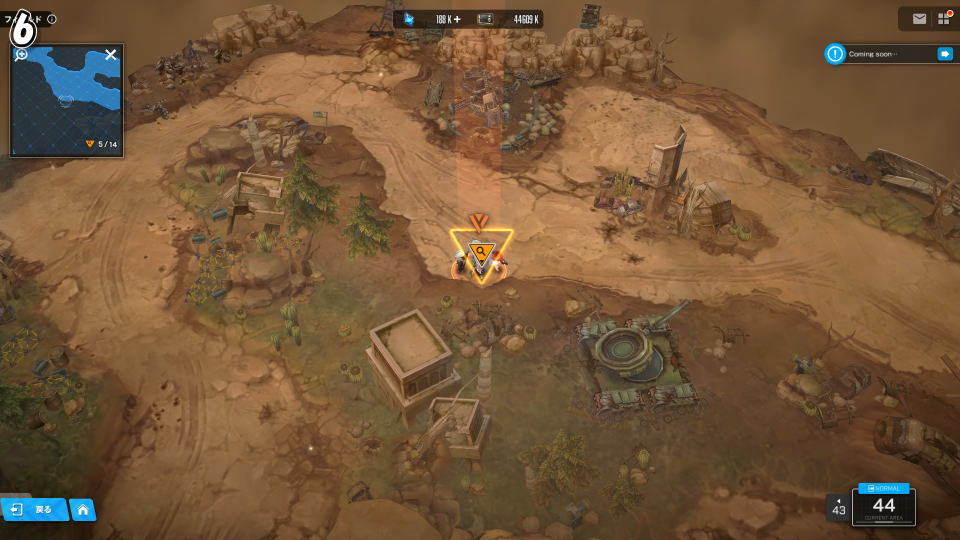Open the field info circle icon
Viewport: 960px width, 540px height.
click(x=52, y=19)
